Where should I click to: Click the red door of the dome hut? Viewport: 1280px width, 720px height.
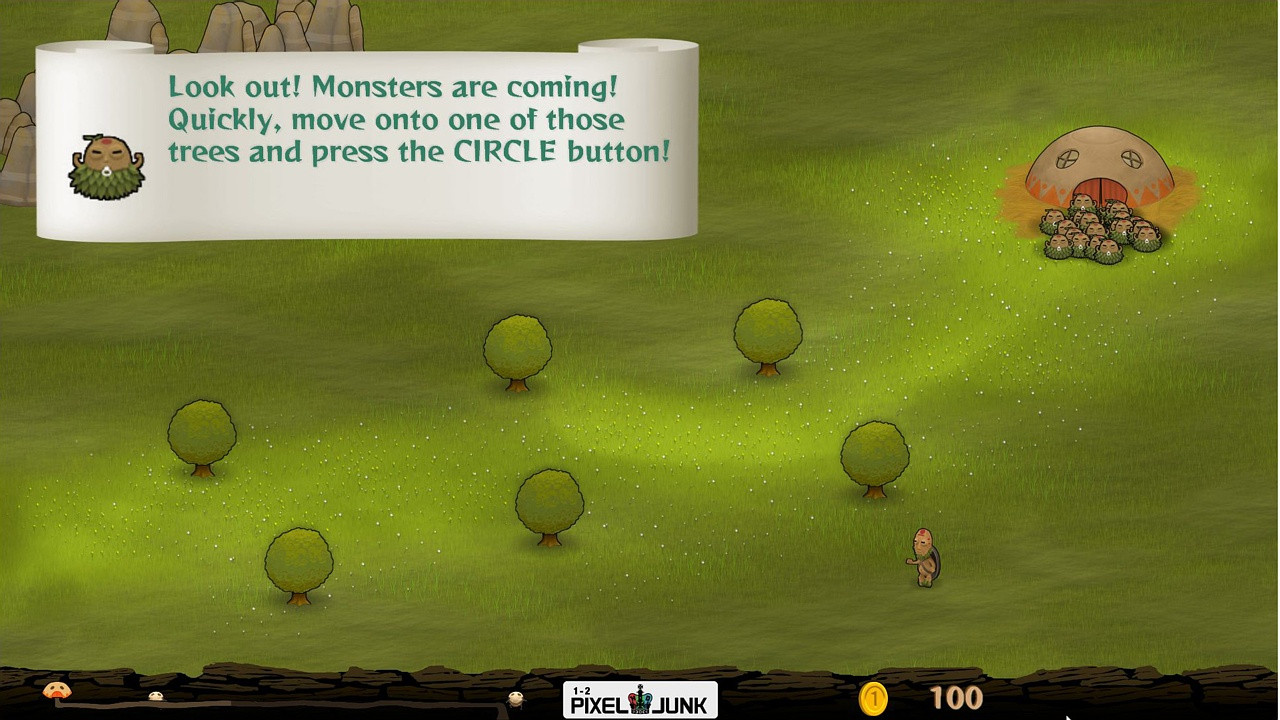(x=1101, y=188)
